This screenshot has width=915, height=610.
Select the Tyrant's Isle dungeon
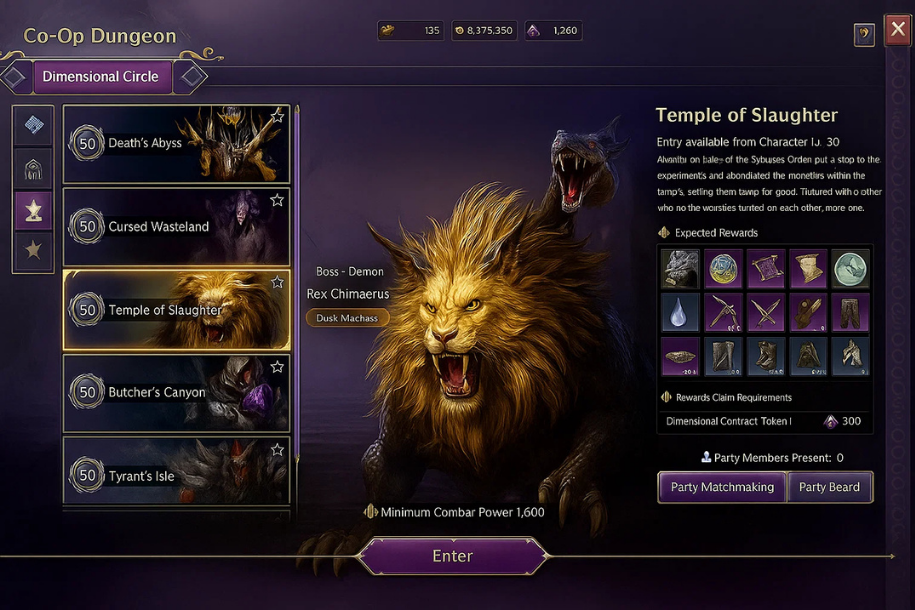click(x=176, y=476)
